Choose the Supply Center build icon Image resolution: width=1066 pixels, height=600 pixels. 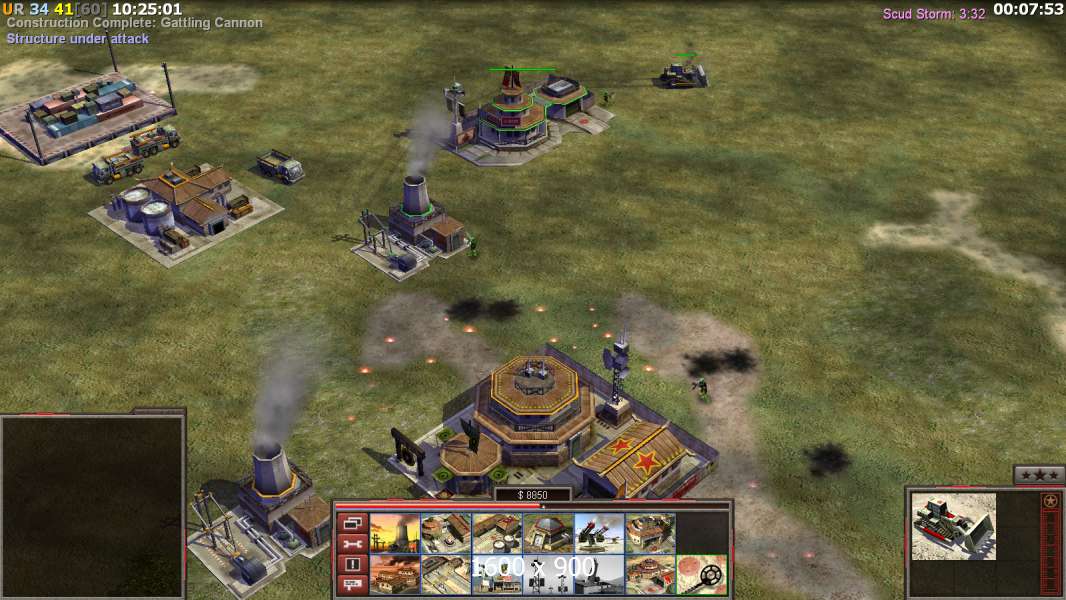click(496, 533)
